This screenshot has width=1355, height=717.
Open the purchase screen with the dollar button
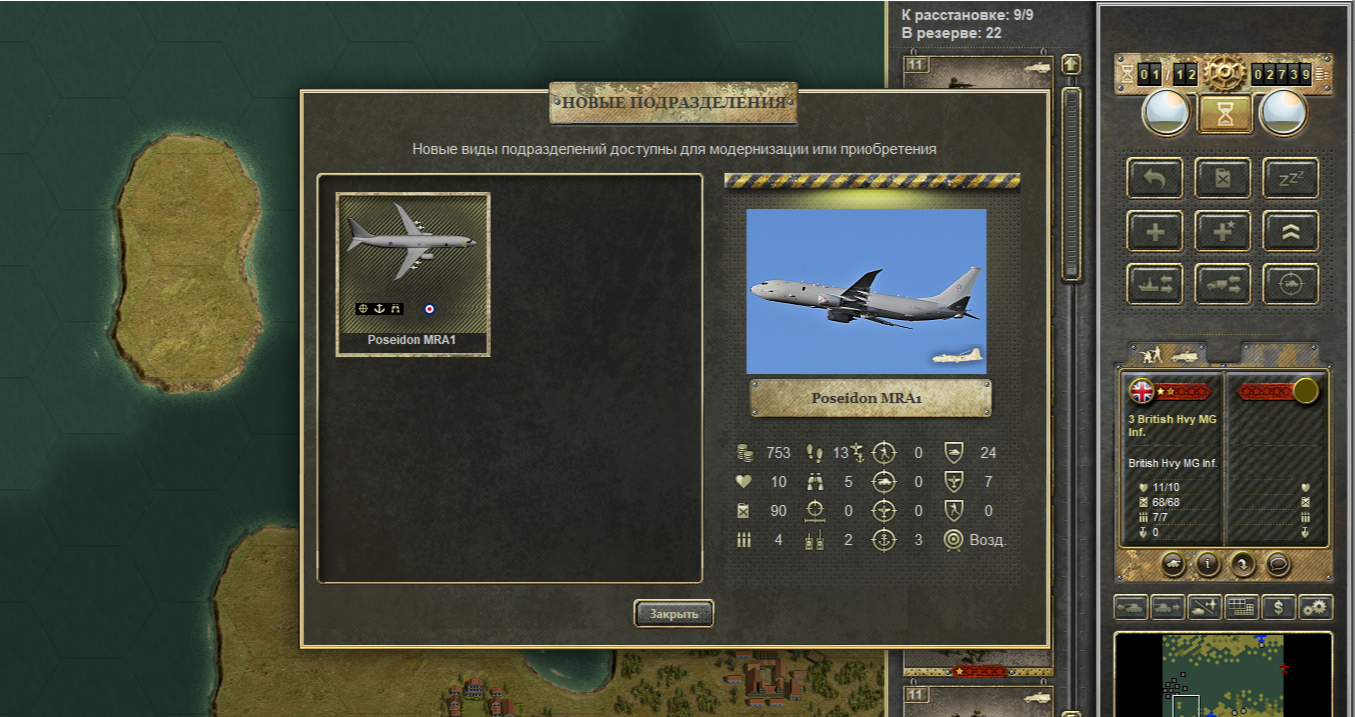[x=1278, y=607]
